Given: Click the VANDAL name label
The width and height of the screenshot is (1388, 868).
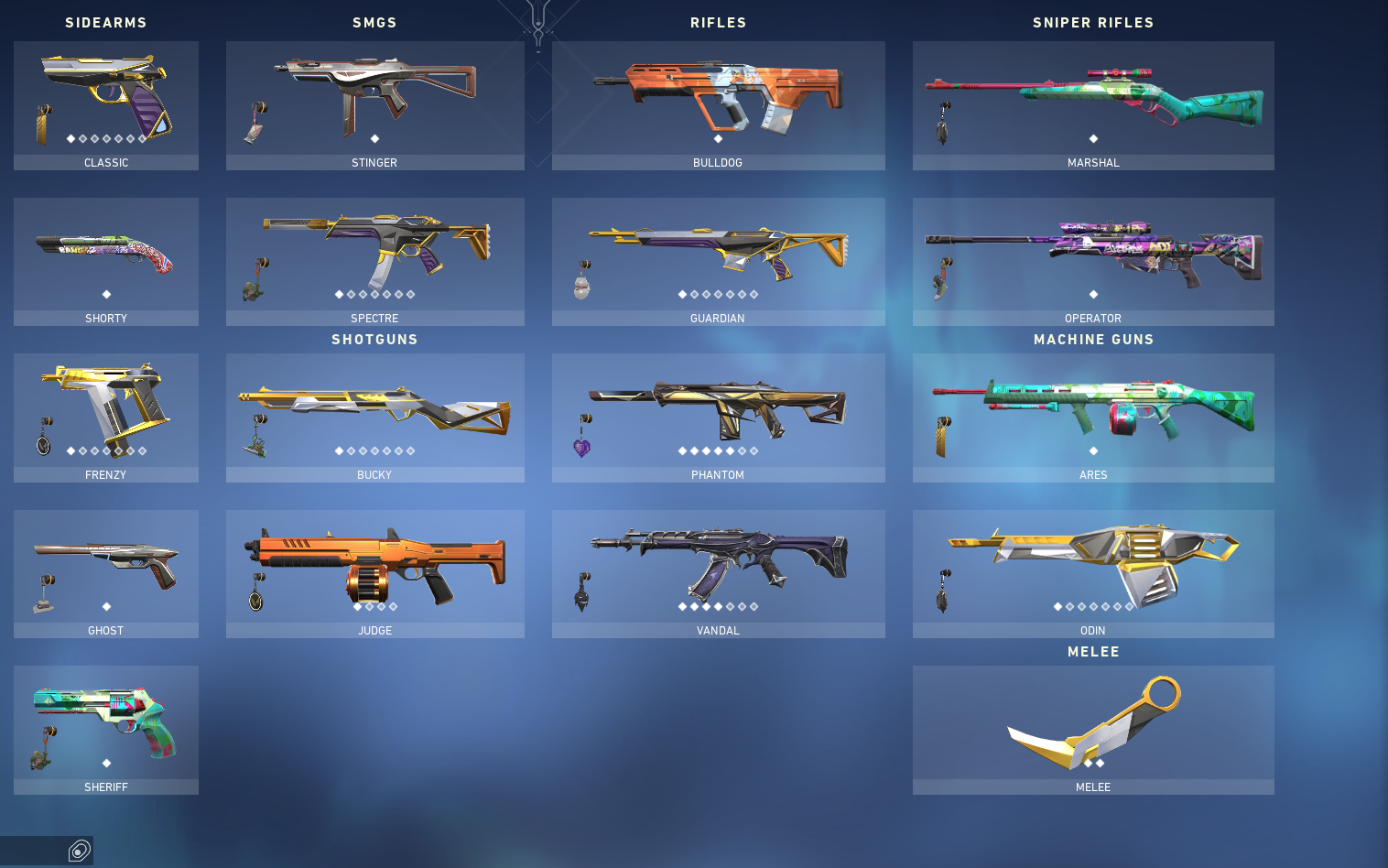Looking at the screenshot, I should [x=718, y=630].
